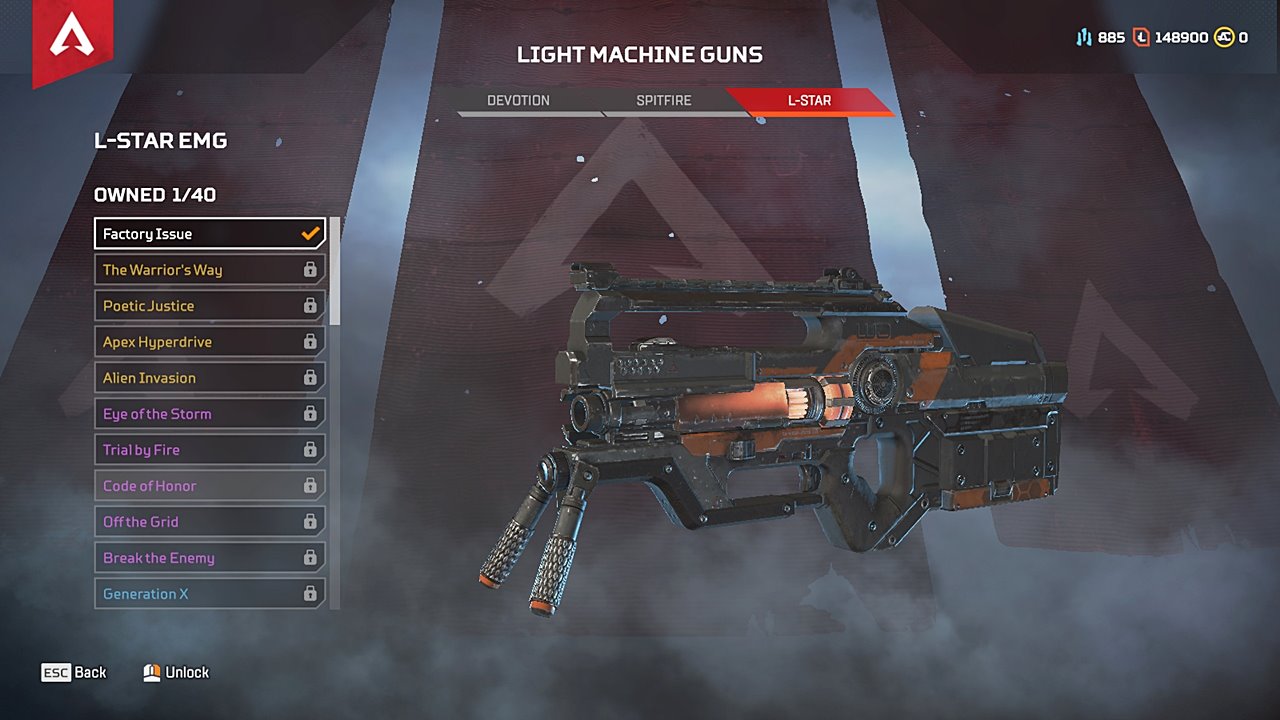Screen dimensions: 1280x720
Task: Select the Trial by Fire skin
Action: [x=210, y=450]
